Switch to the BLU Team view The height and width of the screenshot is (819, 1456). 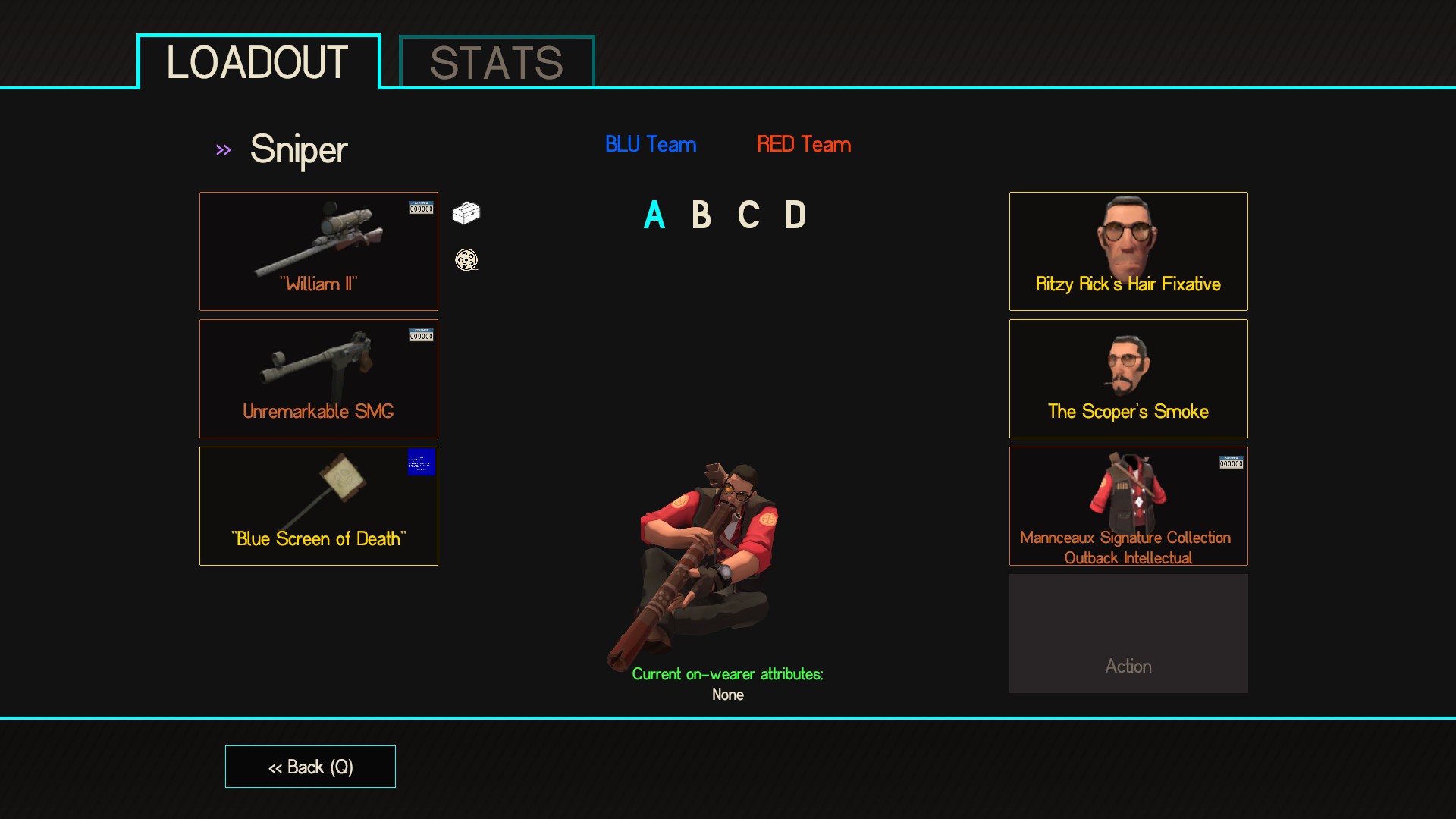[x=651, y=144]
